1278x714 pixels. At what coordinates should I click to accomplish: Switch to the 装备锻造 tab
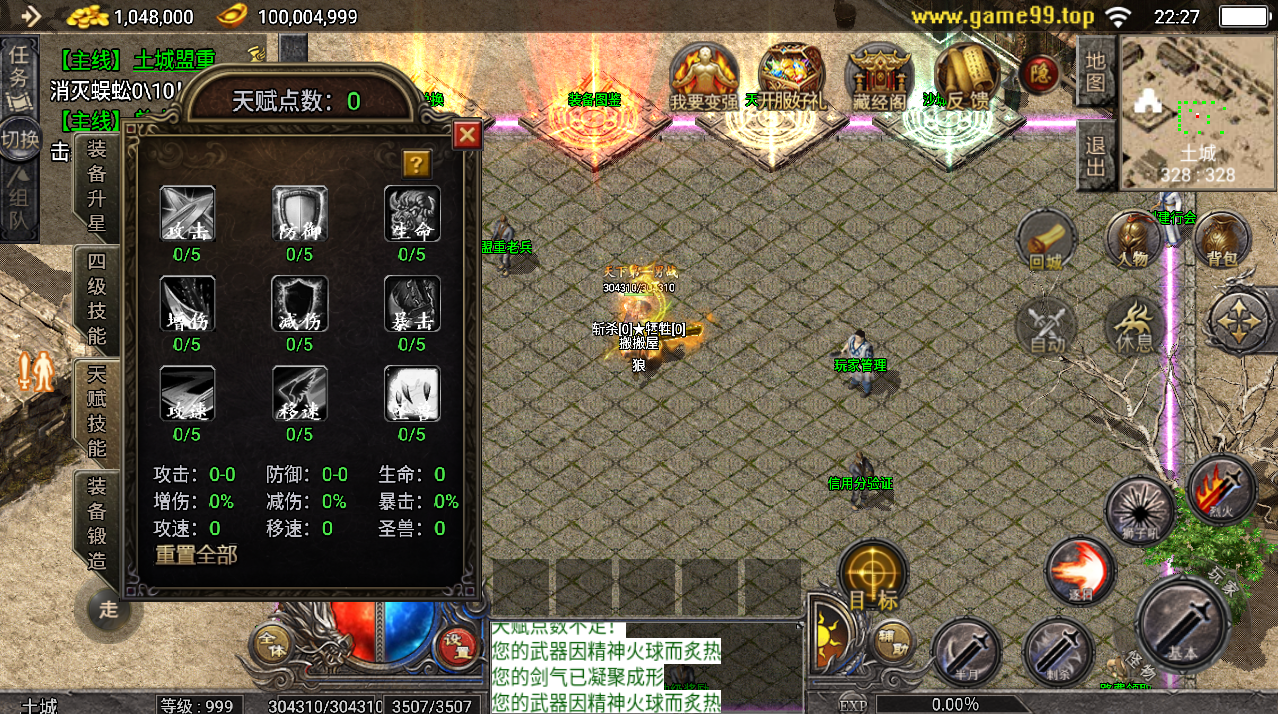(97, 522)
